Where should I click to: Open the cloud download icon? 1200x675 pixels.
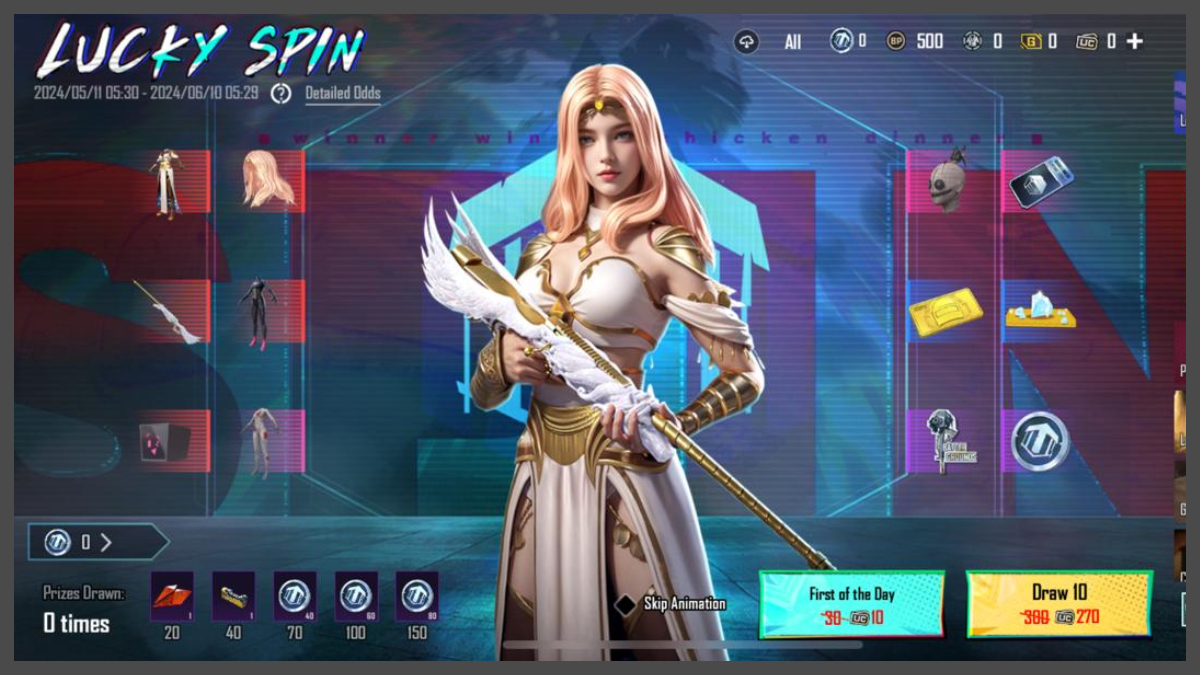click(x=746, y=41)
